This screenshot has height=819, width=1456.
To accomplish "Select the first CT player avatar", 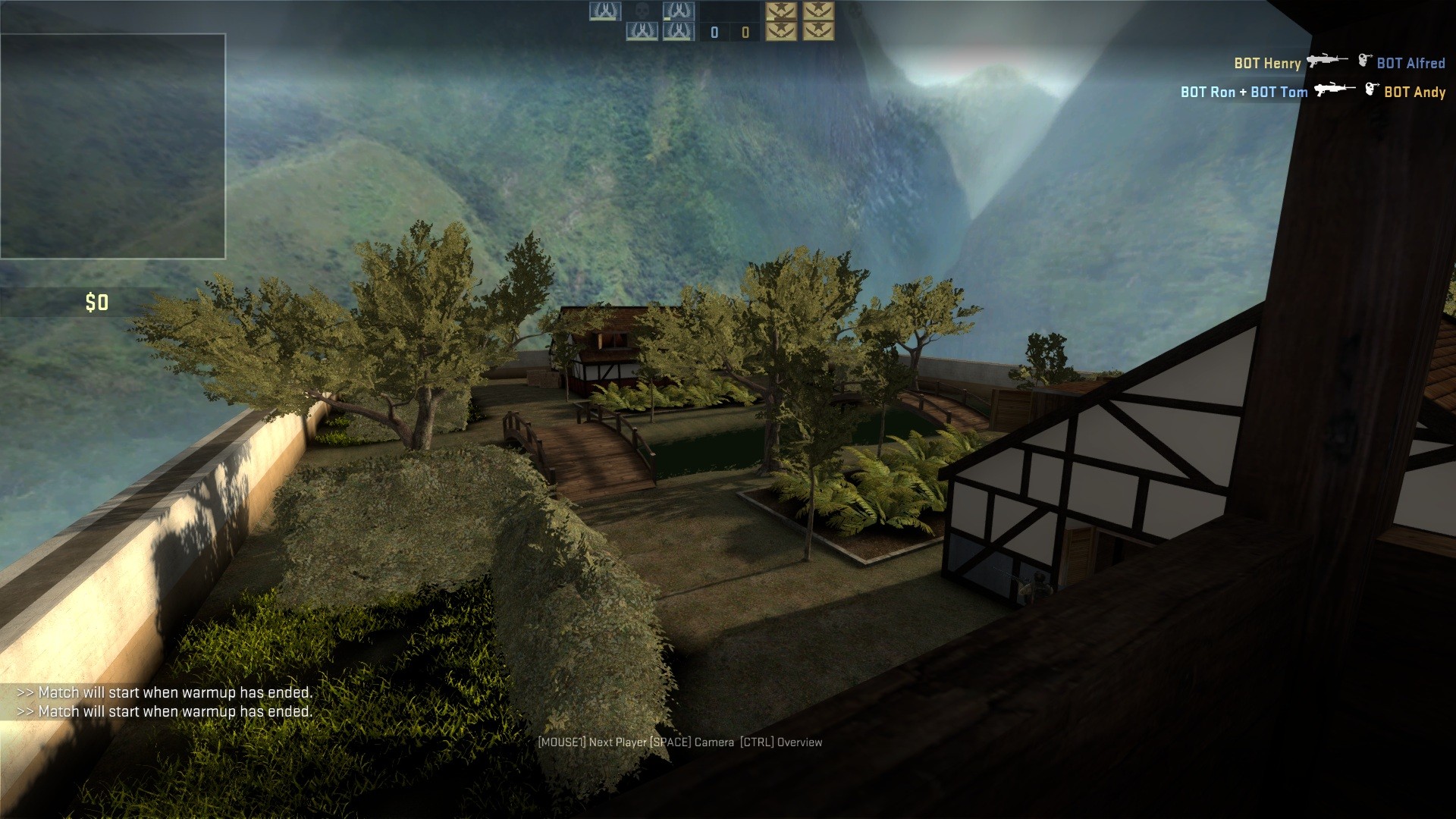I will (604, 11).
